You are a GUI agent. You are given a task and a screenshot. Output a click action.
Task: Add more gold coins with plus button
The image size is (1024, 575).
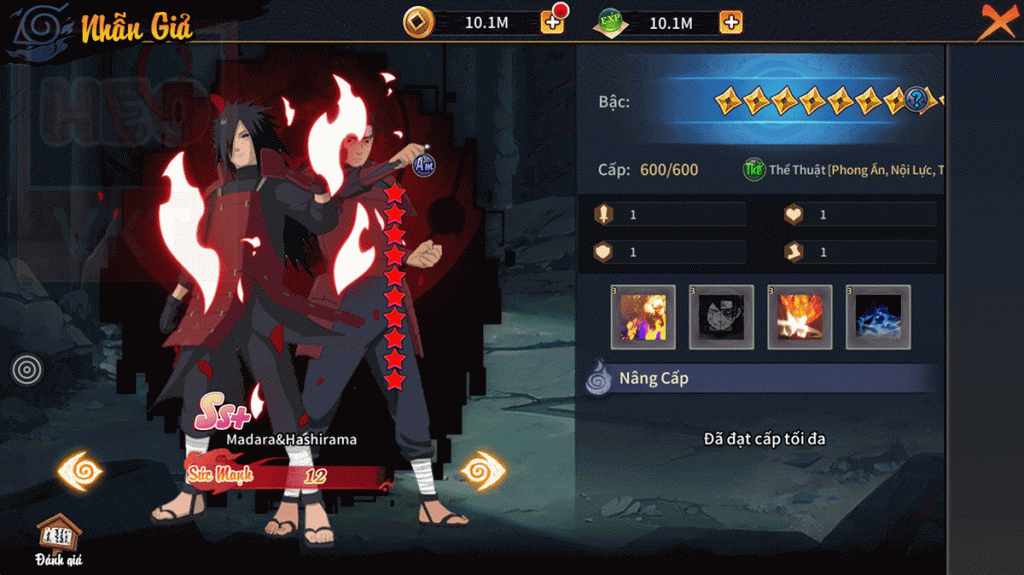[553, 22]
